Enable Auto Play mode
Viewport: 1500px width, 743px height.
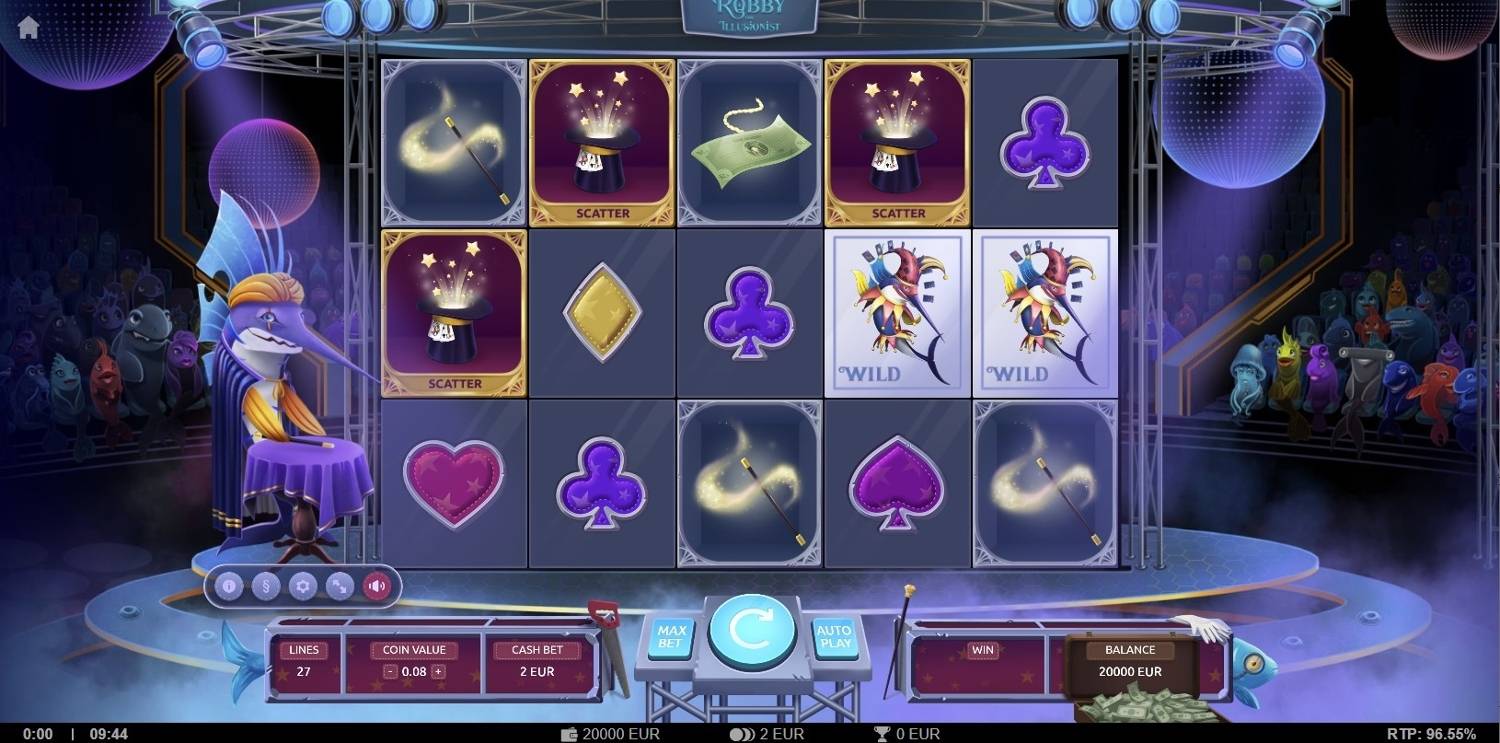coord(834,635)
